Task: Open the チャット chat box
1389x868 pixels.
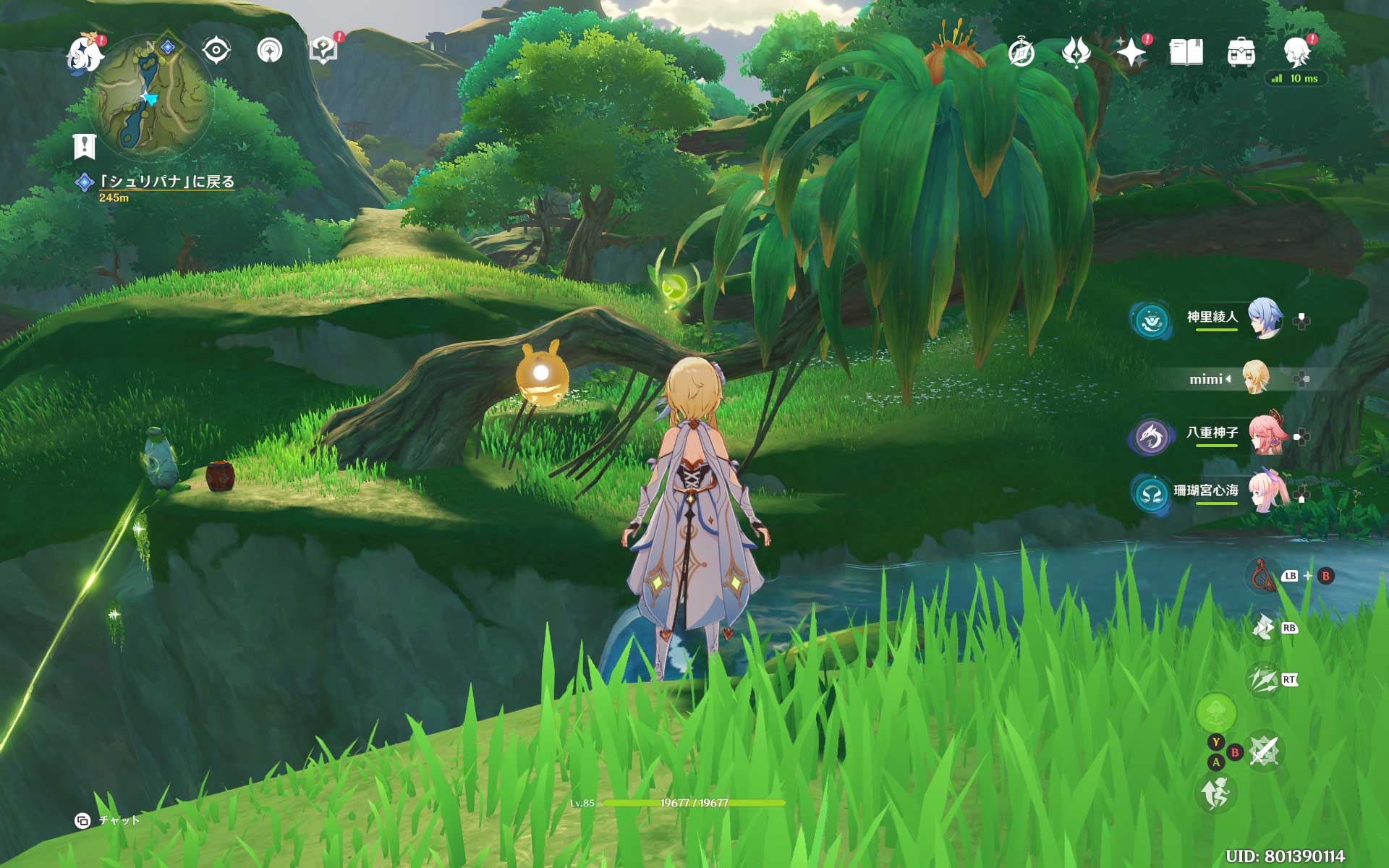Action: pos(109,820)
